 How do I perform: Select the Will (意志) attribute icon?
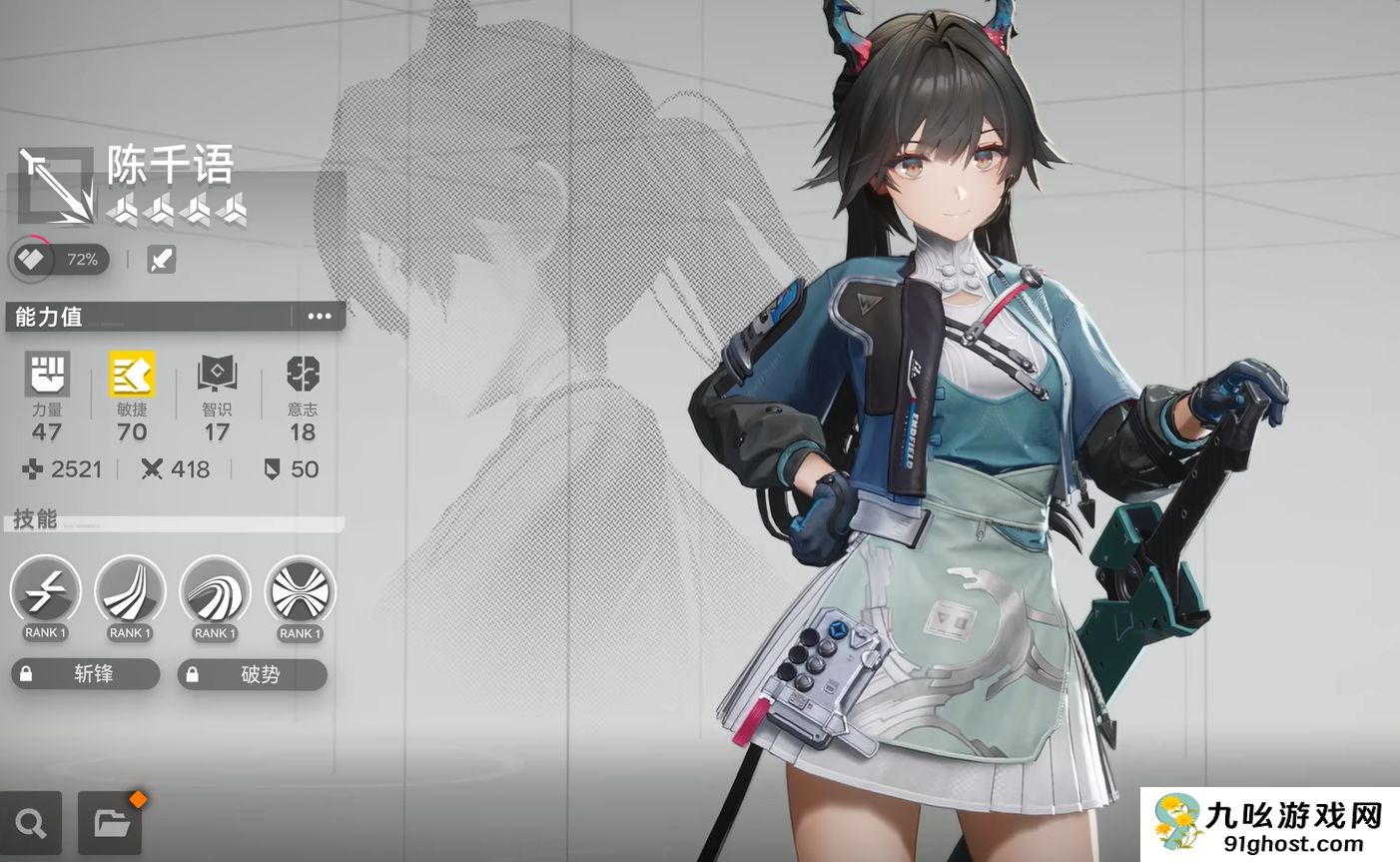click(303, 375)
